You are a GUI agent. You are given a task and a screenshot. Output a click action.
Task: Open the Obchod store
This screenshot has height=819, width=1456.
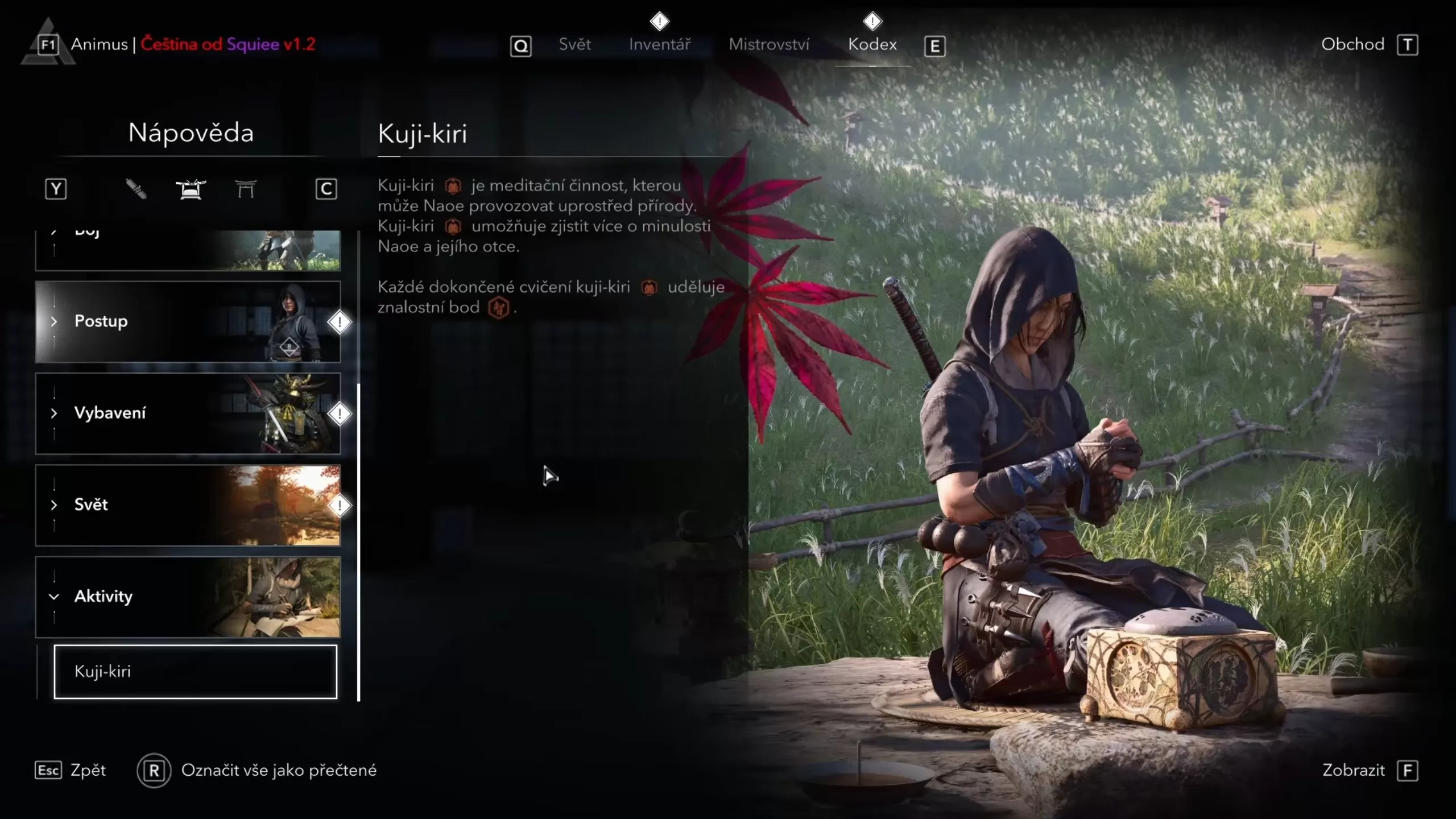pos(1352,44)
